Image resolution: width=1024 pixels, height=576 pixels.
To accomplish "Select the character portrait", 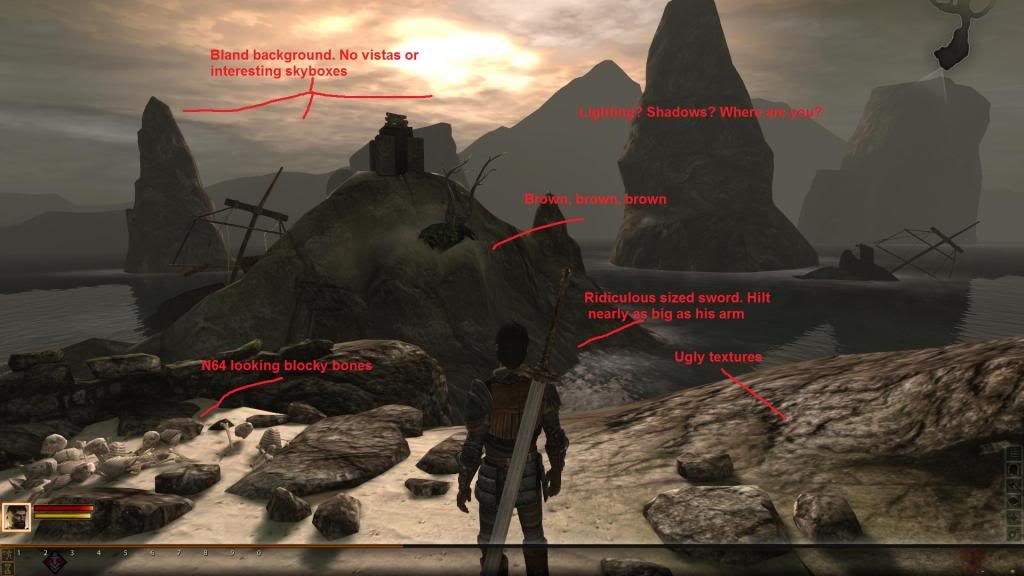I will coord(16,517).
